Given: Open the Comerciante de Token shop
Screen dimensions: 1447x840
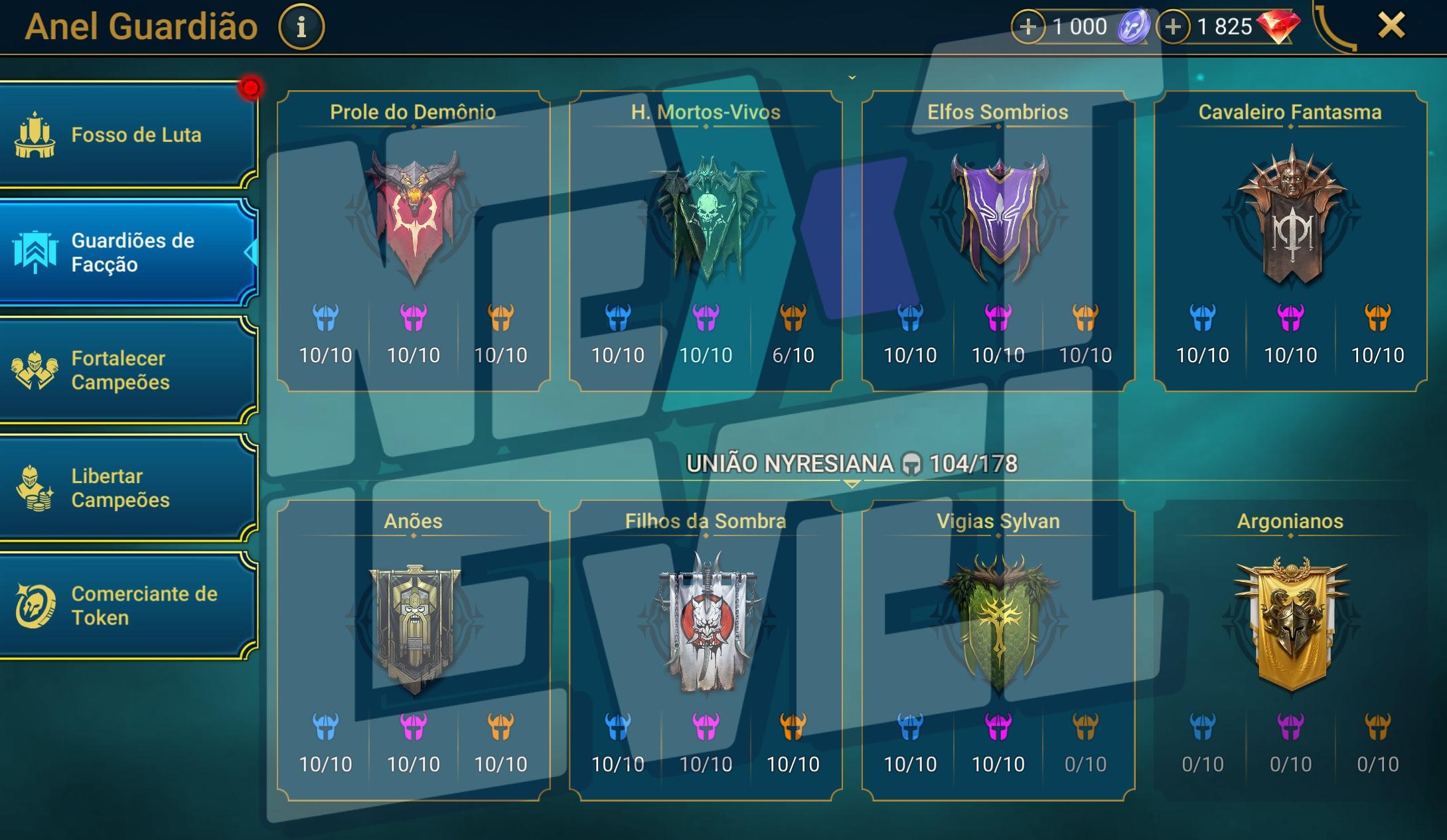Looking at the screenshot, I should pos(126,605).
